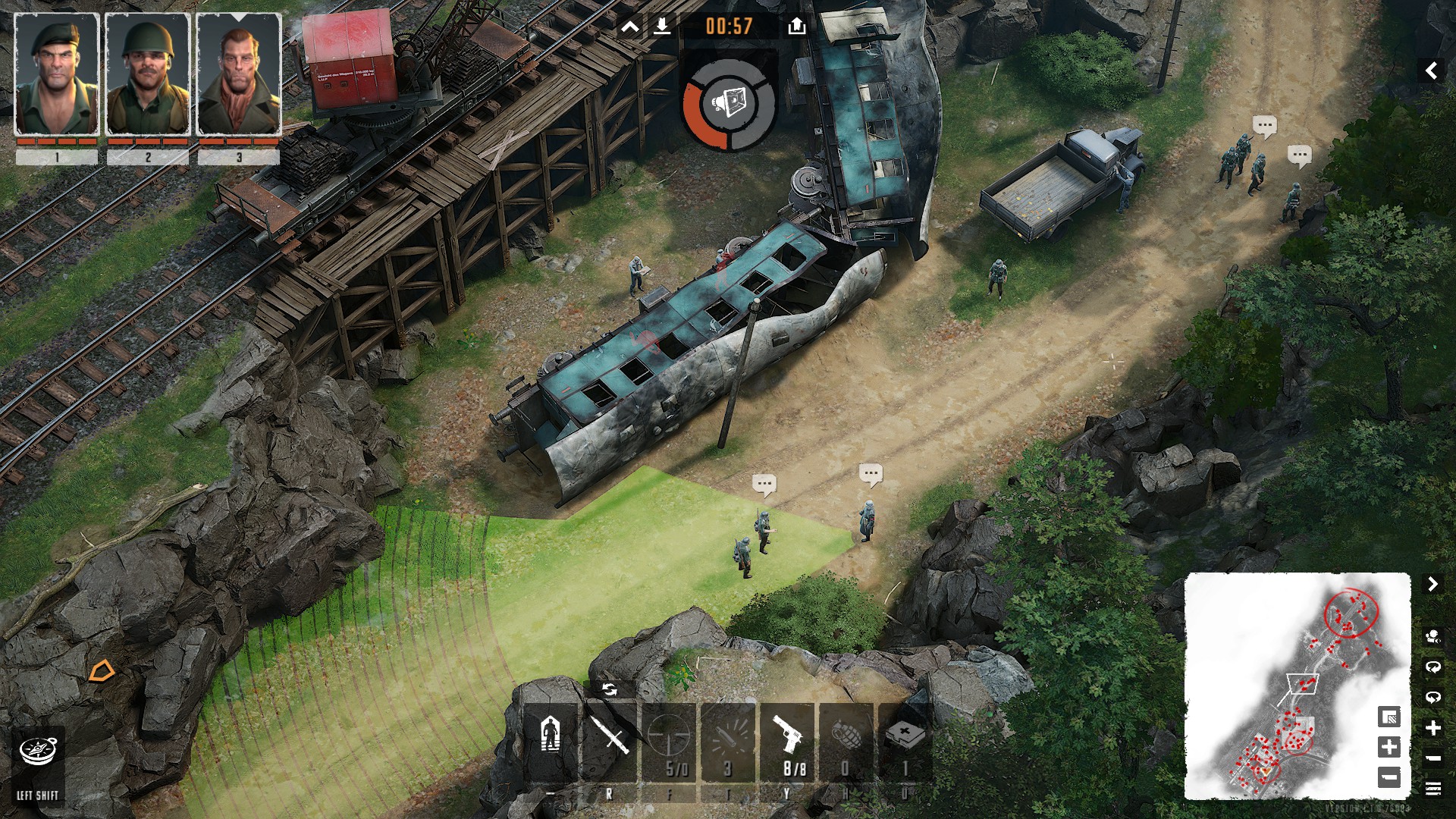
Task: Click the megaphone alarm indicator
Action: 729,103
